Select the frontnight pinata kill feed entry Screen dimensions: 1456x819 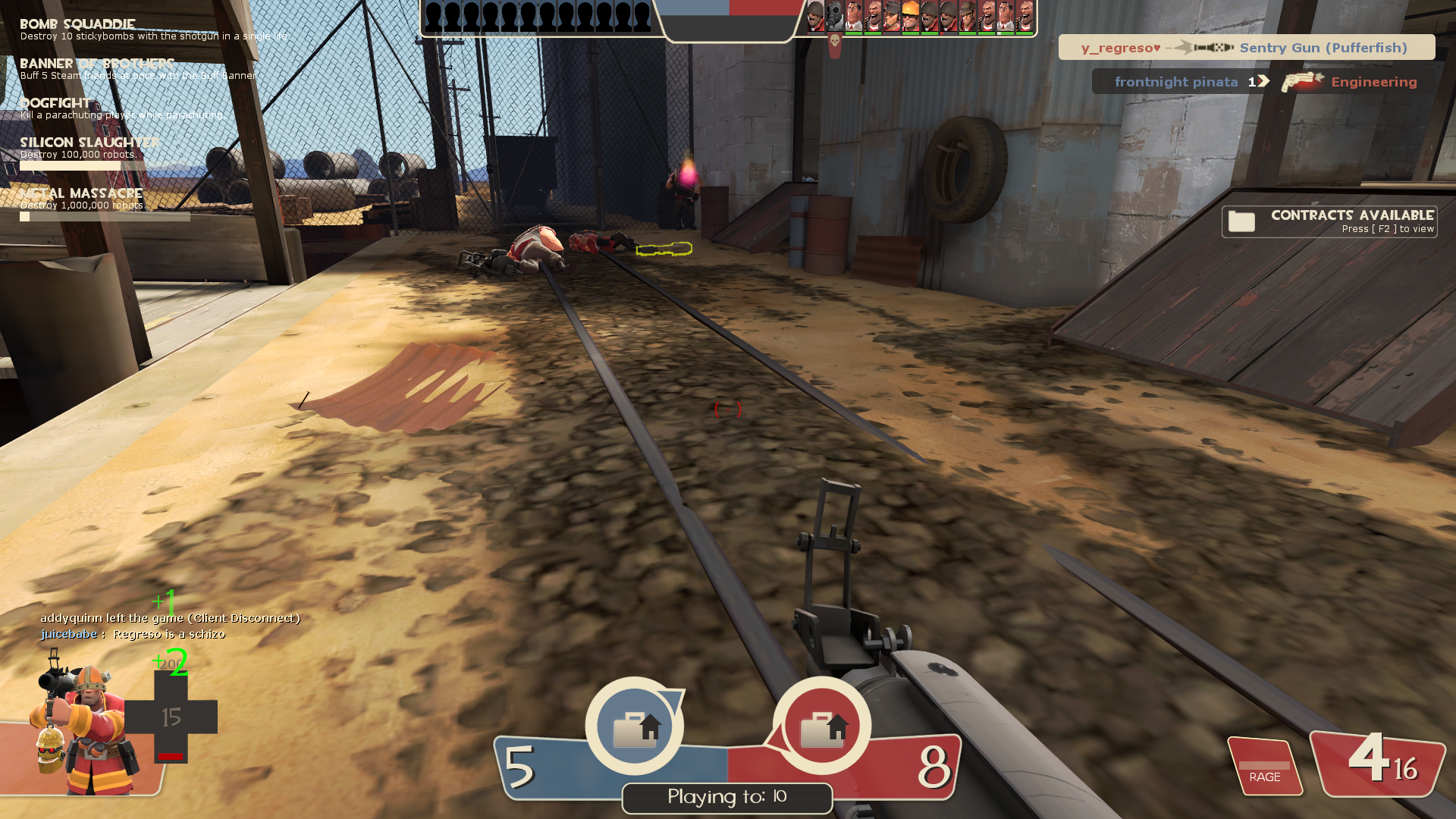click(1265, 82)
